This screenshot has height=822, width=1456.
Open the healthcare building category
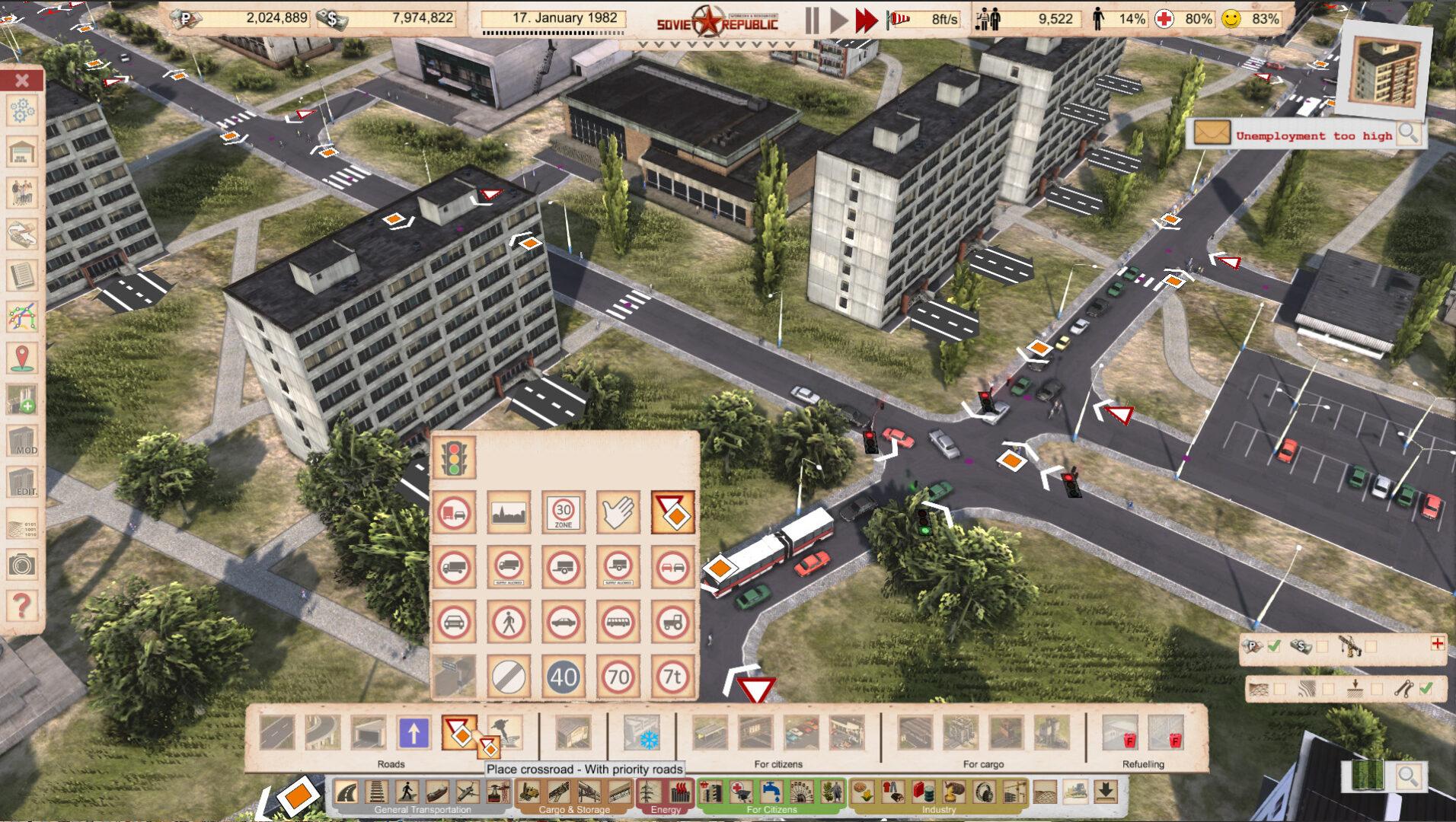740,792
